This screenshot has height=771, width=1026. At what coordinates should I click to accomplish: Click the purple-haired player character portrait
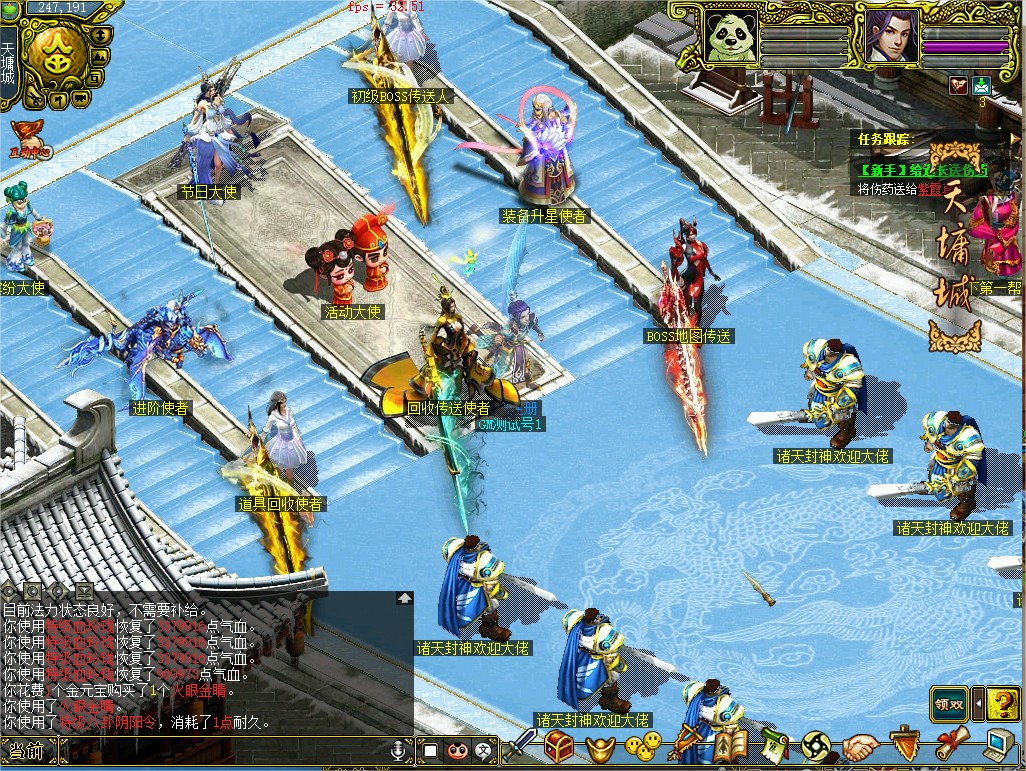[890, 38]
